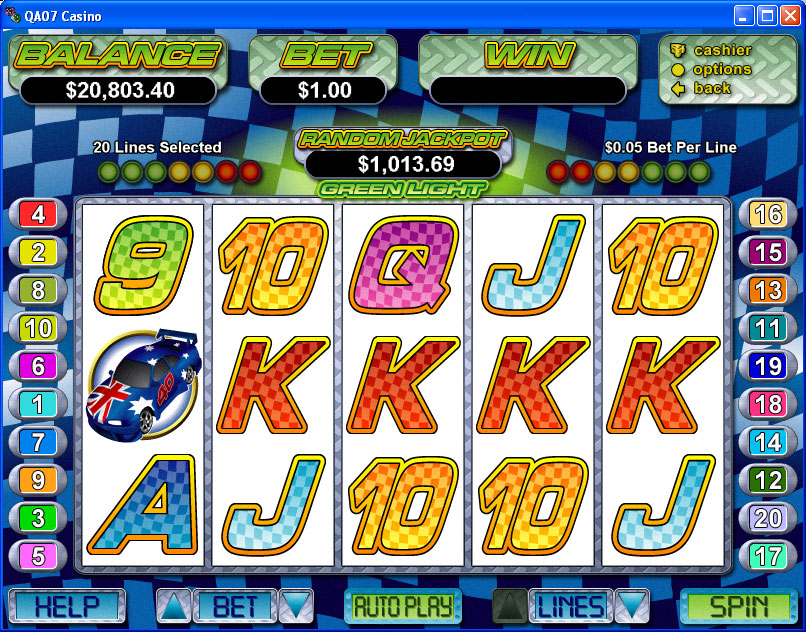Choose payline number 1
The width and height of the screenshot is (806, 632).
[38, 403]
